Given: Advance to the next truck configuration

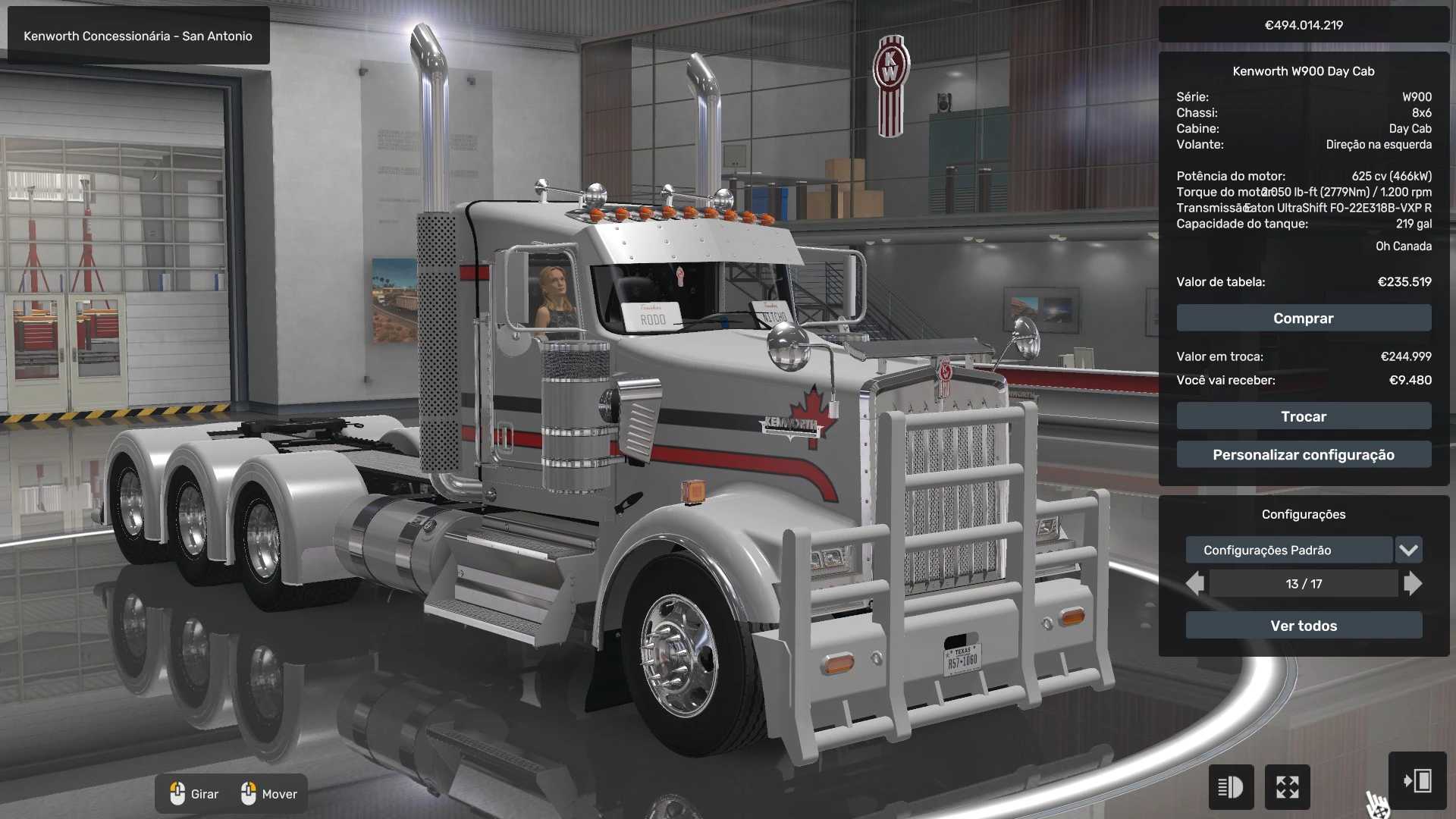Looking at the screenshot, I should [x=1412, y=584].
